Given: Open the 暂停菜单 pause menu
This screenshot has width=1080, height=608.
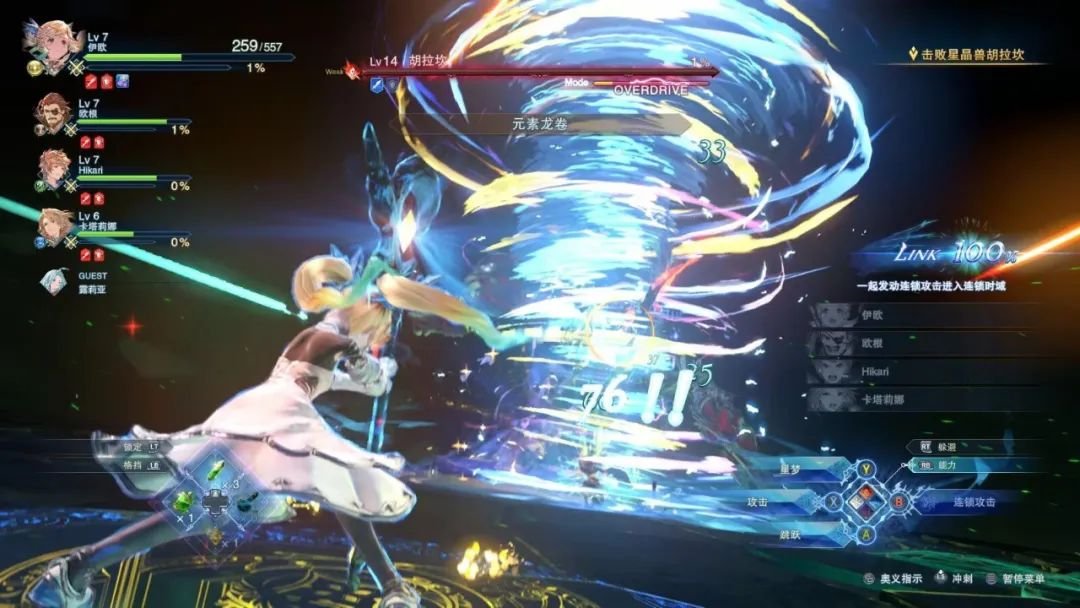Looking at the screenshot, I should tap(1012, 579).
